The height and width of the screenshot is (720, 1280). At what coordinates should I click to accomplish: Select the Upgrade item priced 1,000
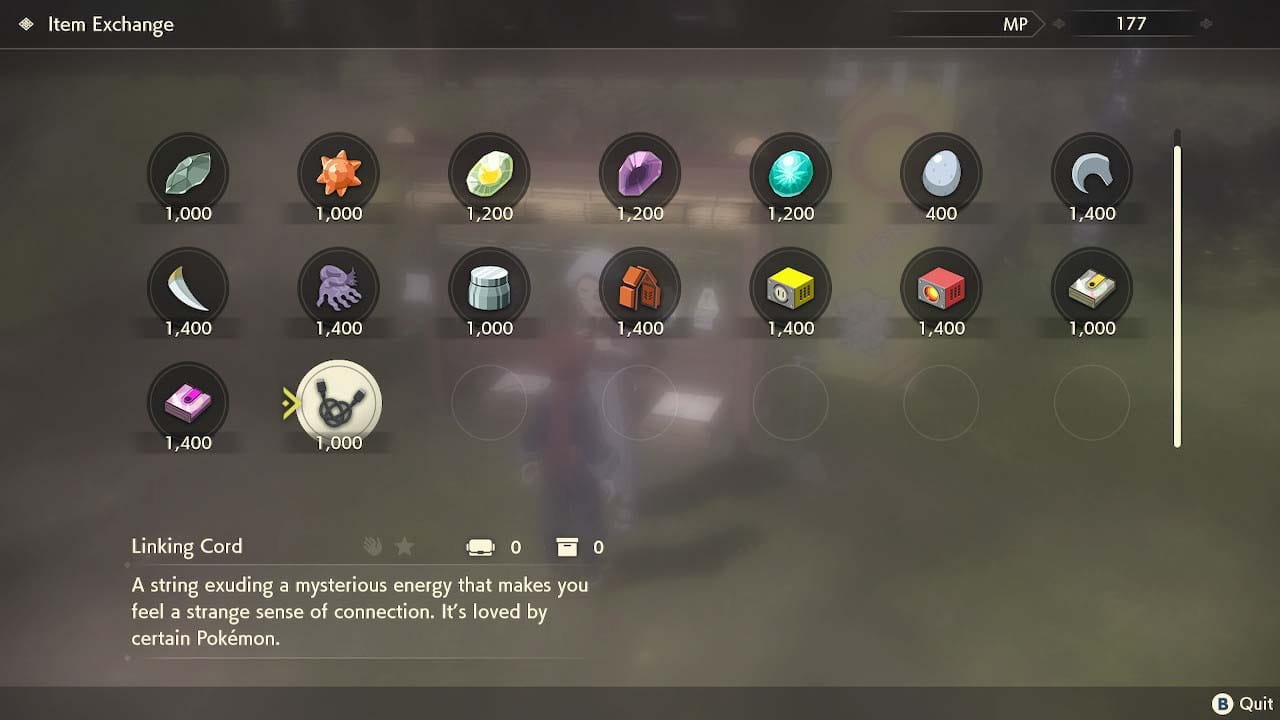tap(1091, 290)
